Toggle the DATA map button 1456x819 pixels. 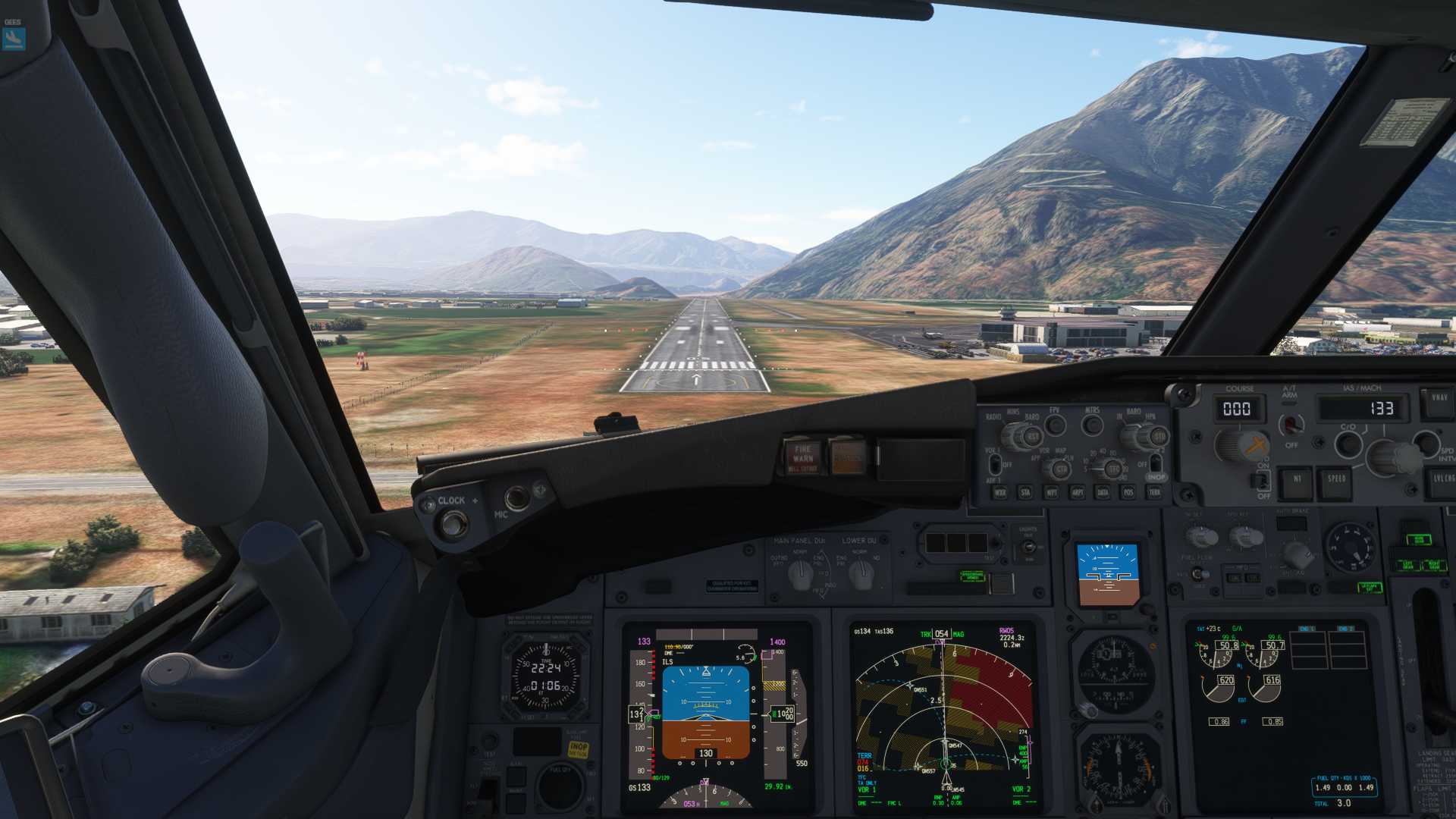pos(1103,493)
